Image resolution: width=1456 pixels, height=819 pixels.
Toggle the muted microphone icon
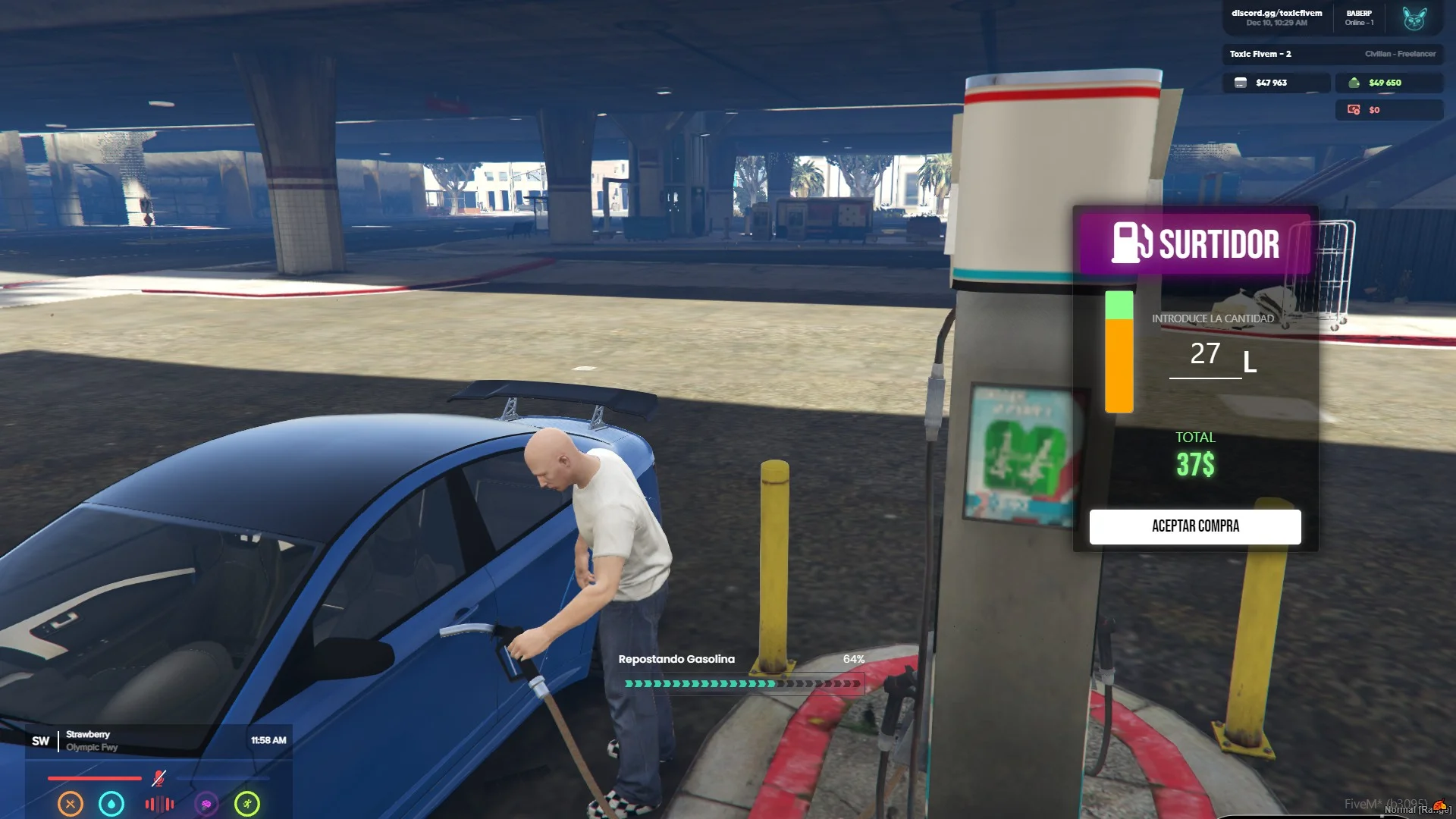coord(158,778)
